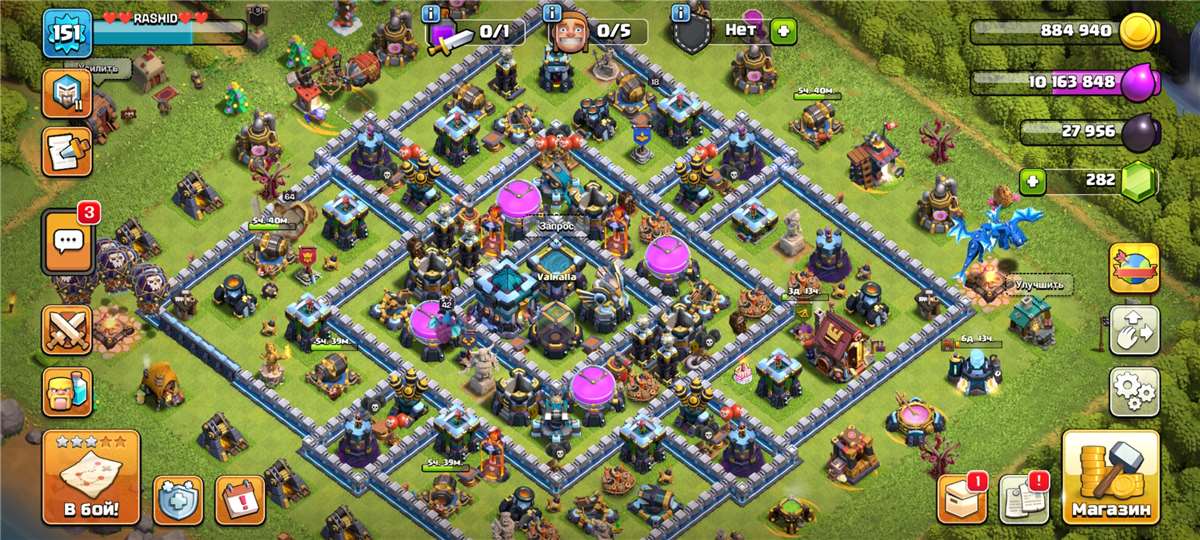Open the level 151 player profile badge
The height and width of the screenshot is (540, 1200).
(x=67, y=33)
